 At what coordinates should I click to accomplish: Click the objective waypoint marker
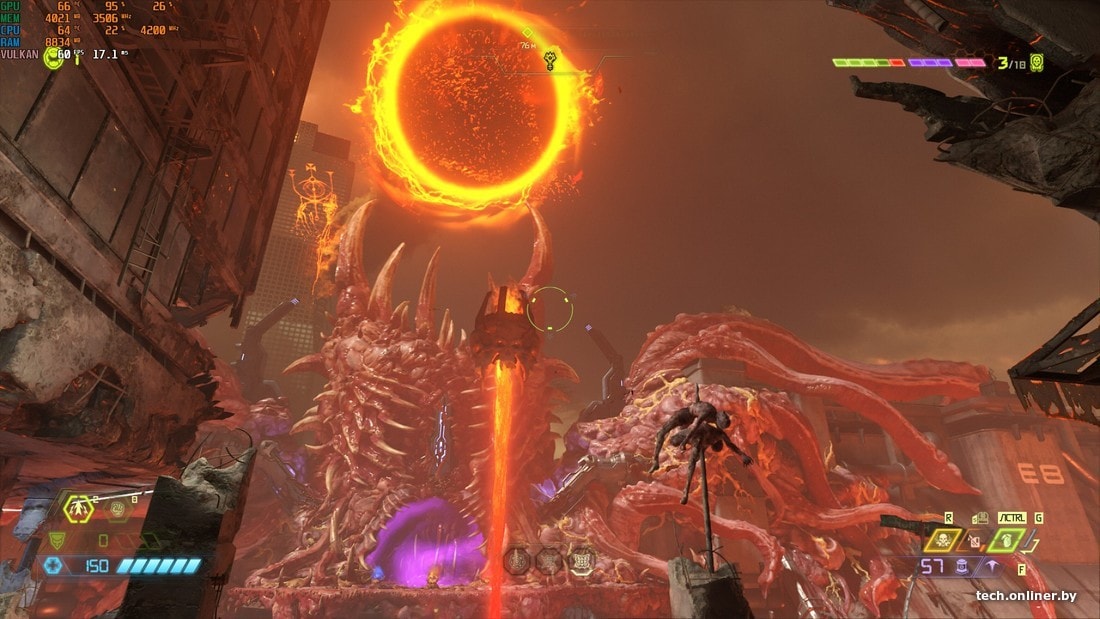[550, 61]
